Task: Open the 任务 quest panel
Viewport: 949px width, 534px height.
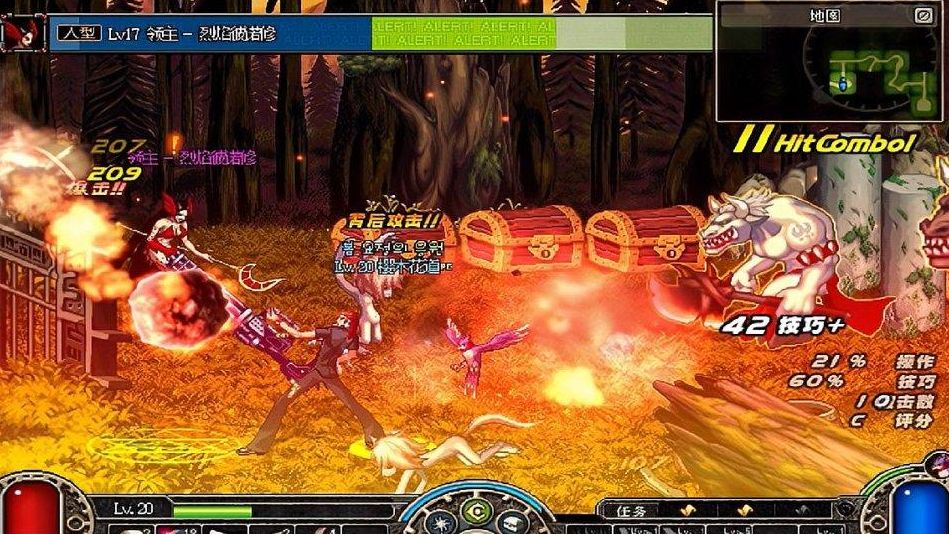Action: [632, 510]
